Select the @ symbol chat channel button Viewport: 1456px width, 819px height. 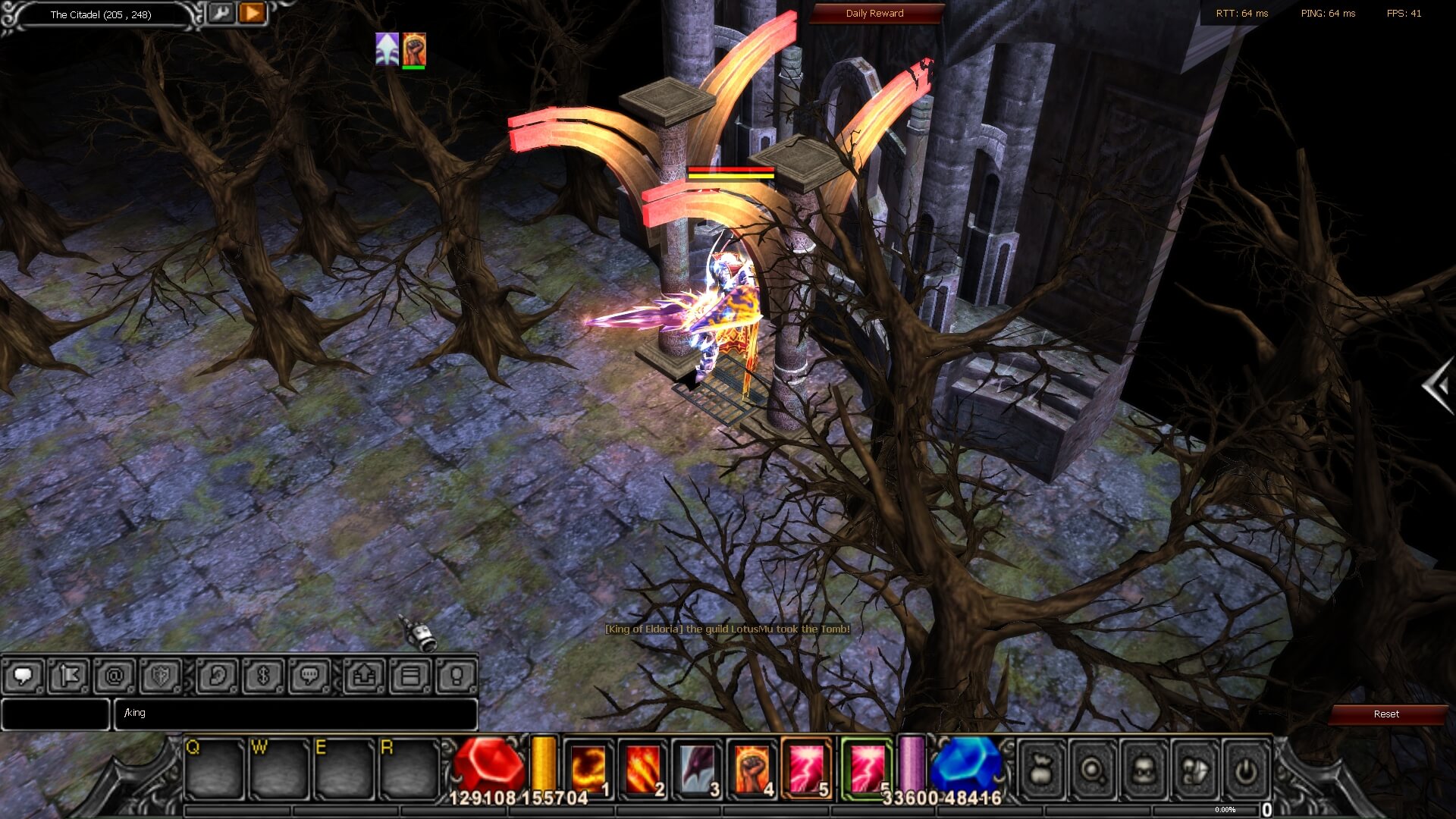click(x=115, y=676)
